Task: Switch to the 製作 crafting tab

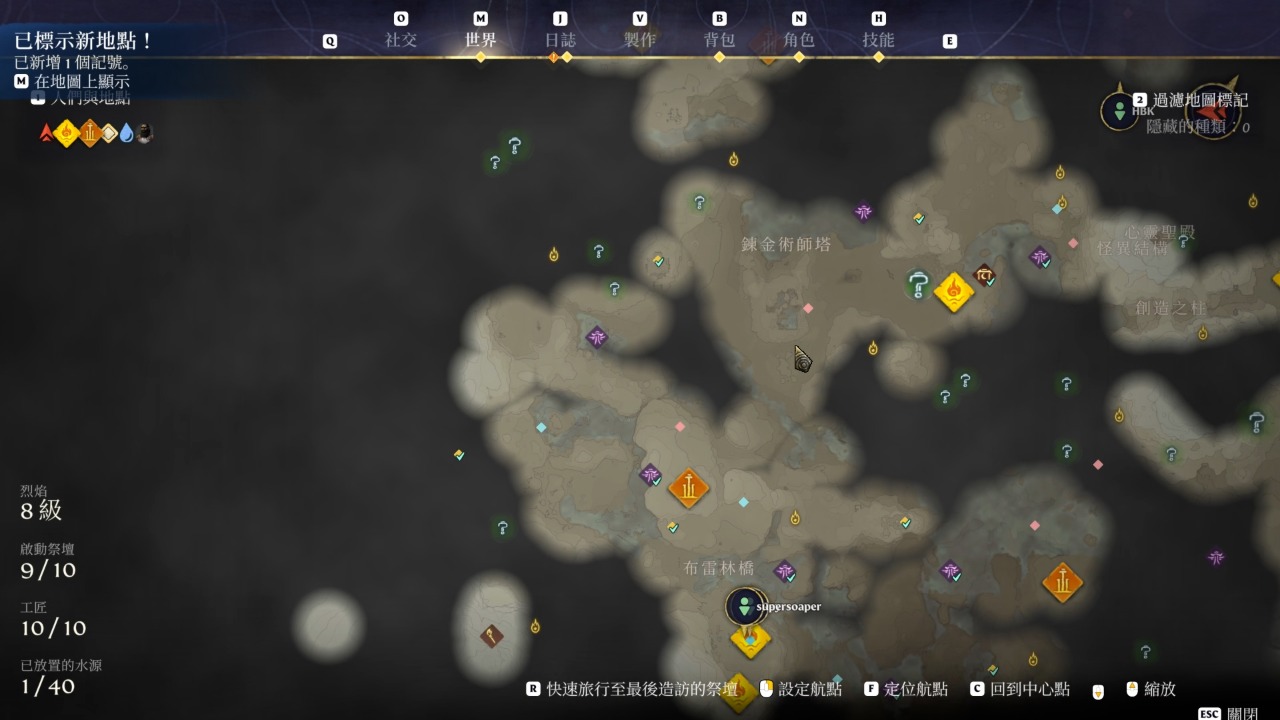Action: (640, 41)
